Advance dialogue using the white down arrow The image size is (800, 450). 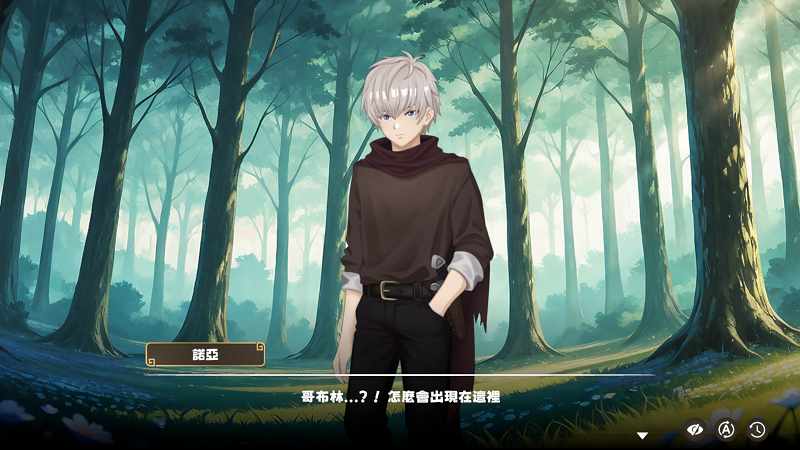643,435
